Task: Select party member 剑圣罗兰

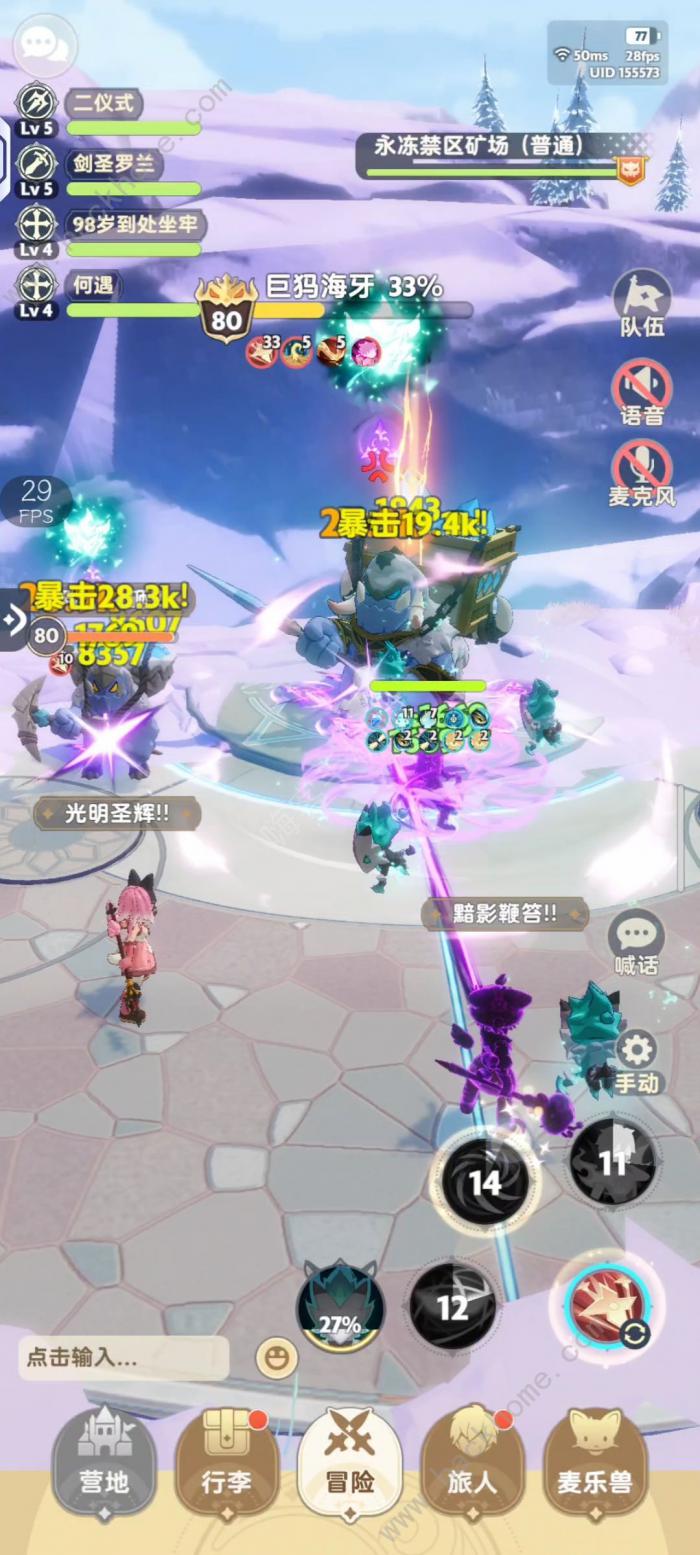Action: tap(110, 164)
